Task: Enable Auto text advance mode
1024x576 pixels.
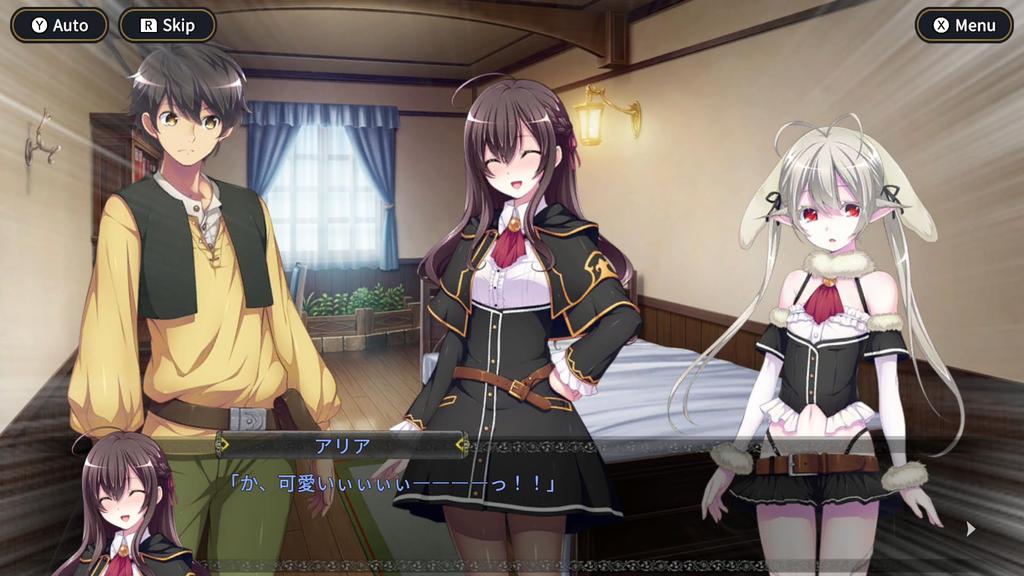Action: tap(60, 26)
